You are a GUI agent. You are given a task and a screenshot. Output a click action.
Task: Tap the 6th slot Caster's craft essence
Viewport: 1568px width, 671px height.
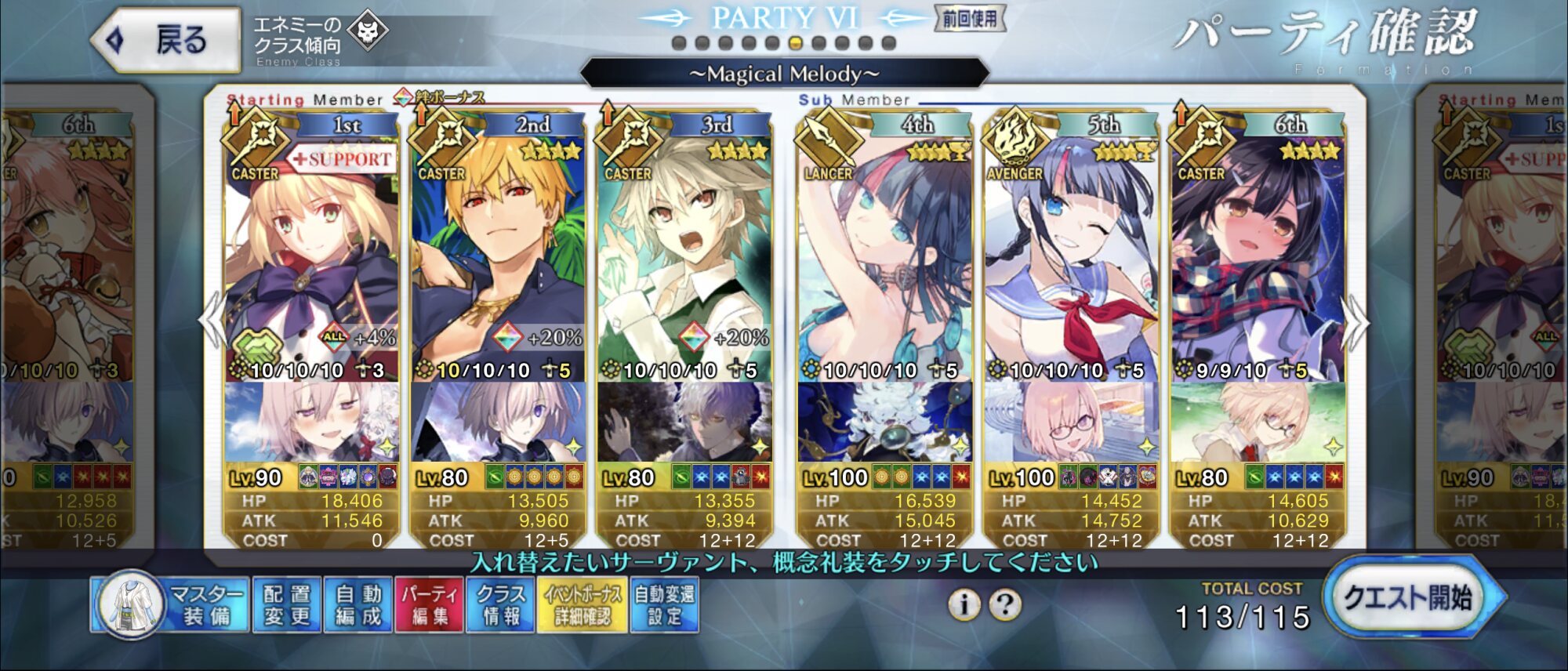1258,422
